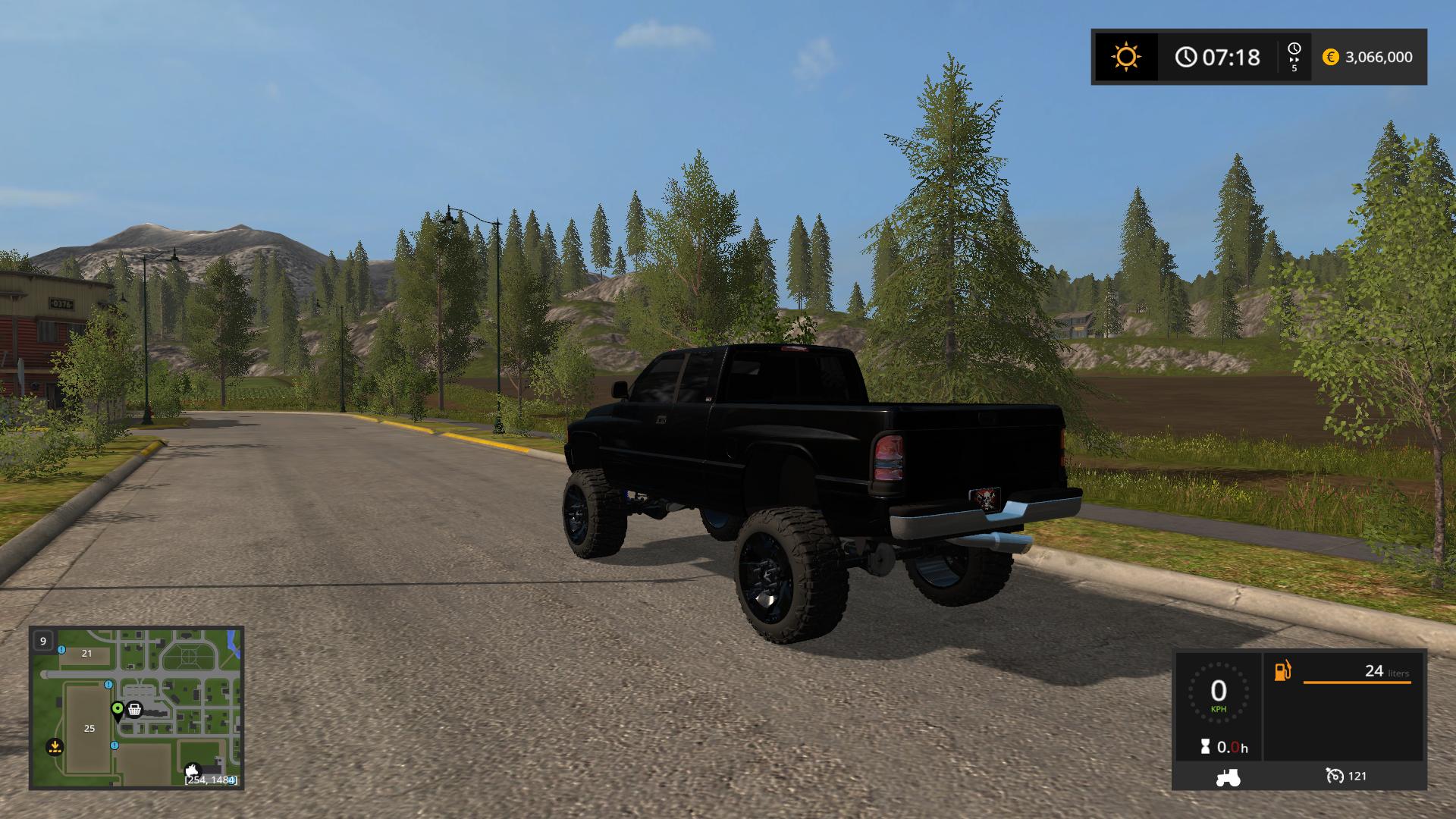Image resolution: width=1456 pixels, height=819 pixels.
Task: Click the euro coin money icon
Action: point(1331,57)
